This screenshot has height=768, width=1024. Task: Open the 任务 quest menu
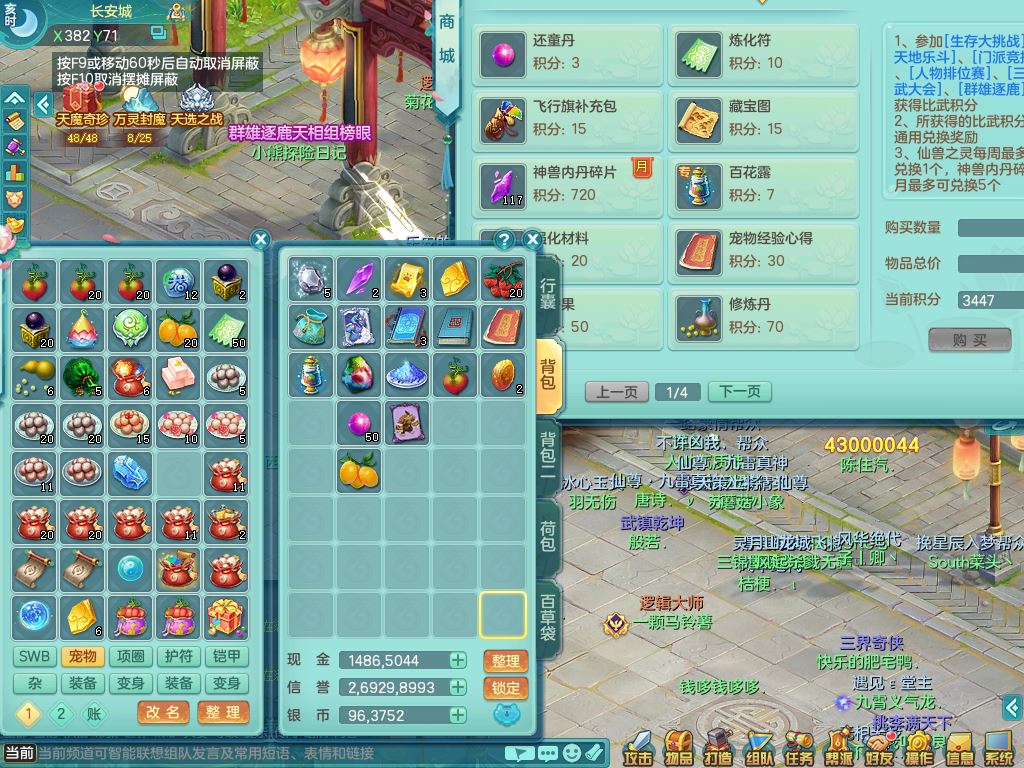coord(799,746)
